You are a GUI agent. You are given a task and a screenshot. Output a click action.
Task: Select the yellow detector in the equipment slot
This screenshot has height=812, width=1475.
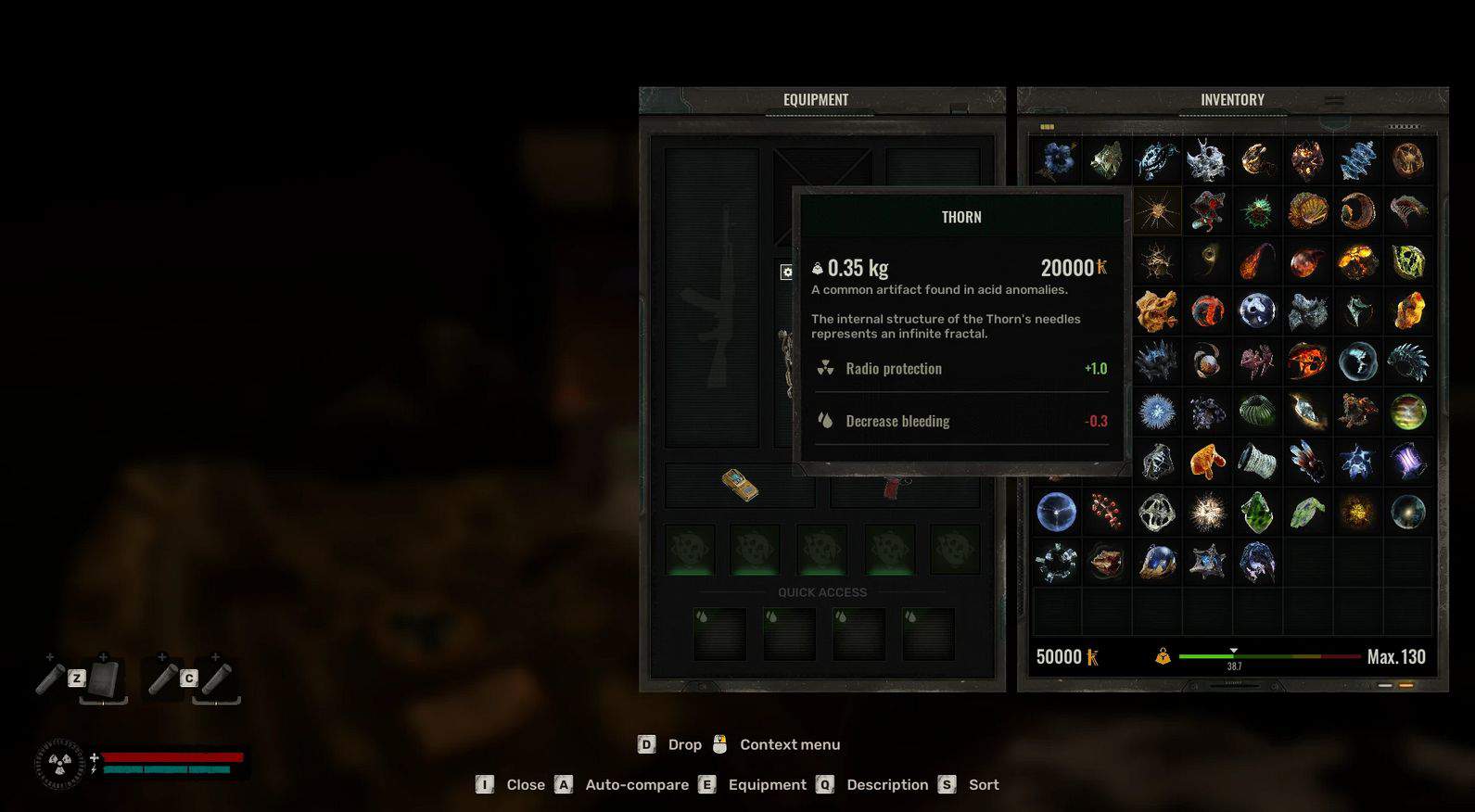[x=740, y=485]
